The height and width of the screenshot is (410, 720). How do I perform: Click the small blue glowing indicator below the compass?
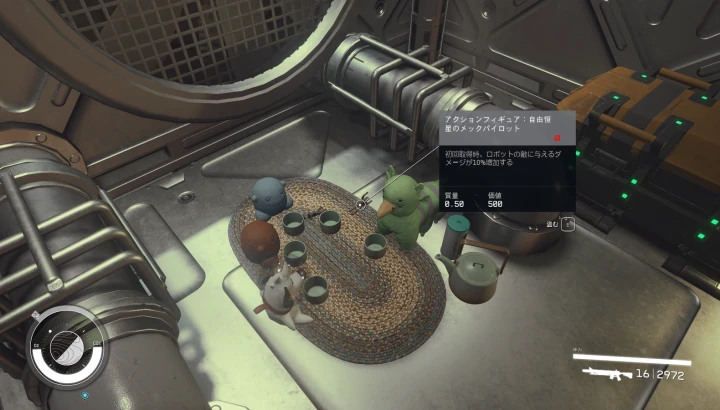[85, 395]
